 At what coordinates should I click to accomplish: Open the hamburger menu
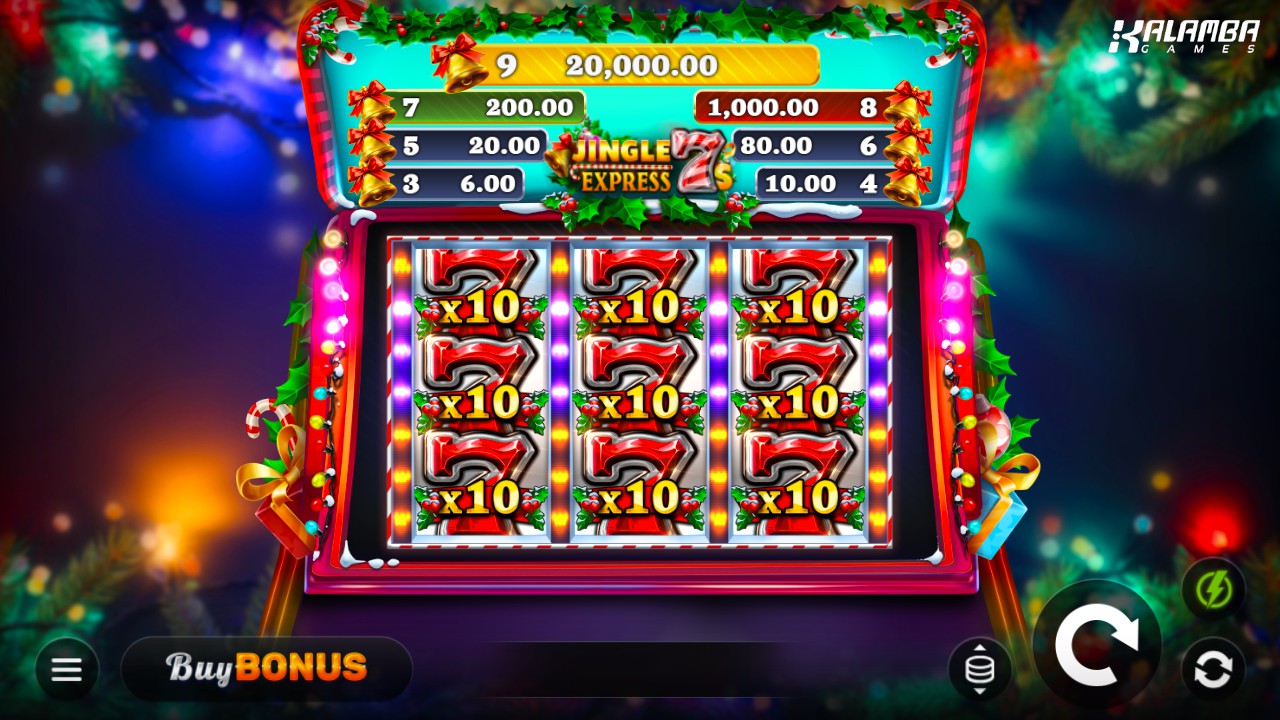[67, 669]
